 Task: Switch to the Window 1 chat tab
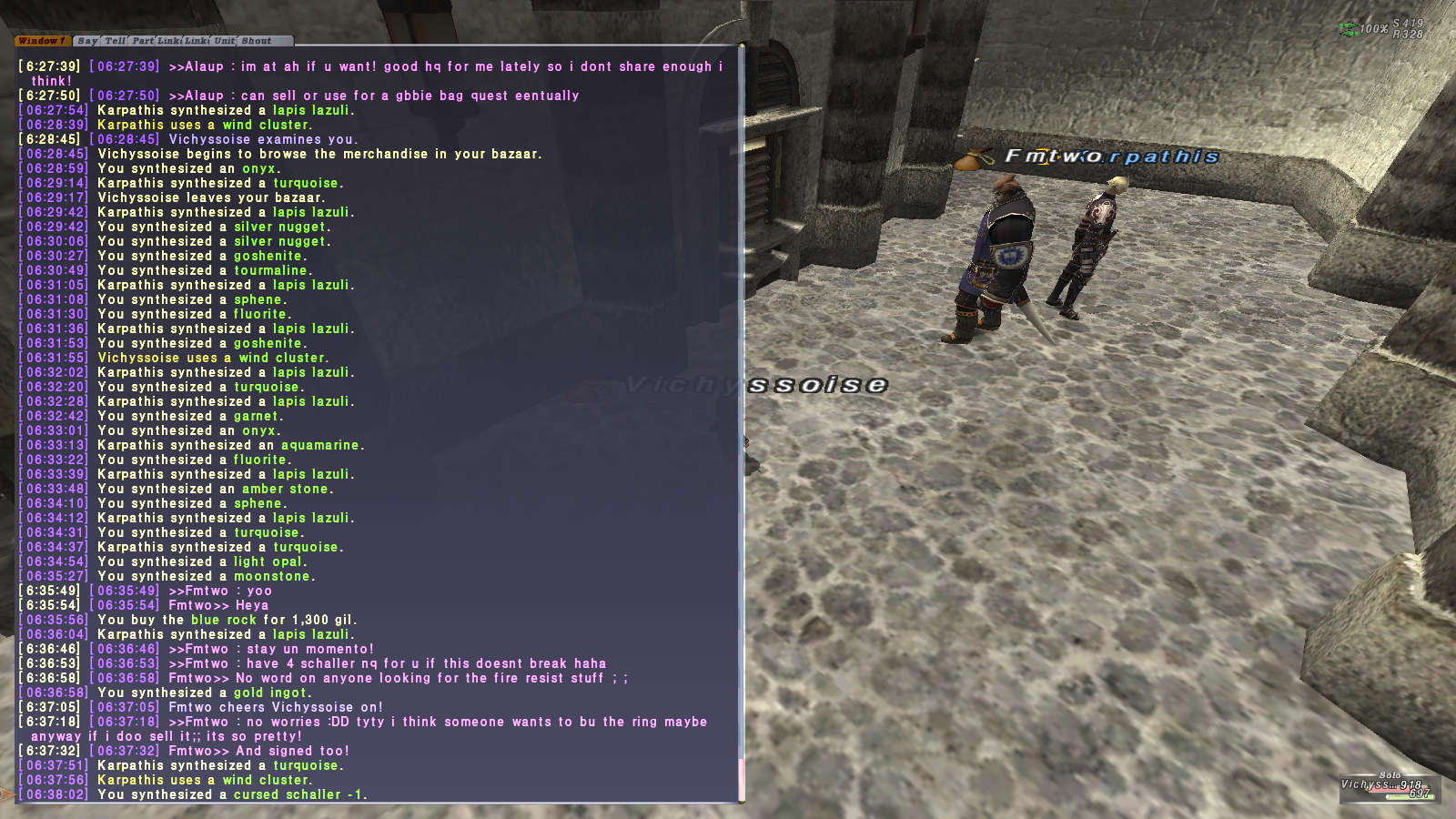[x=42, y=41]
